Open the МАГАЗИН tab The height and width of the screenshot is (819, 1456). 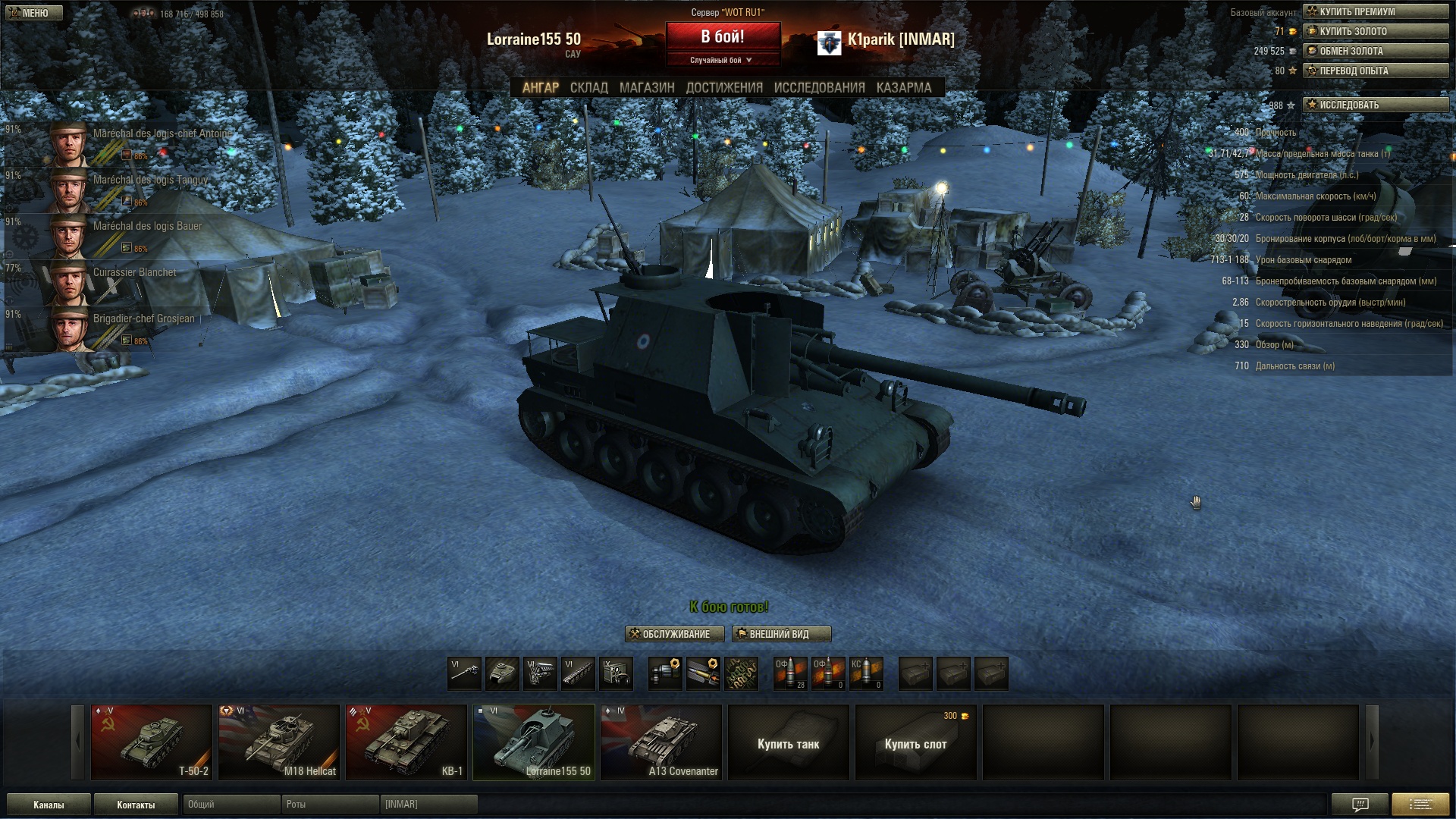646,88
